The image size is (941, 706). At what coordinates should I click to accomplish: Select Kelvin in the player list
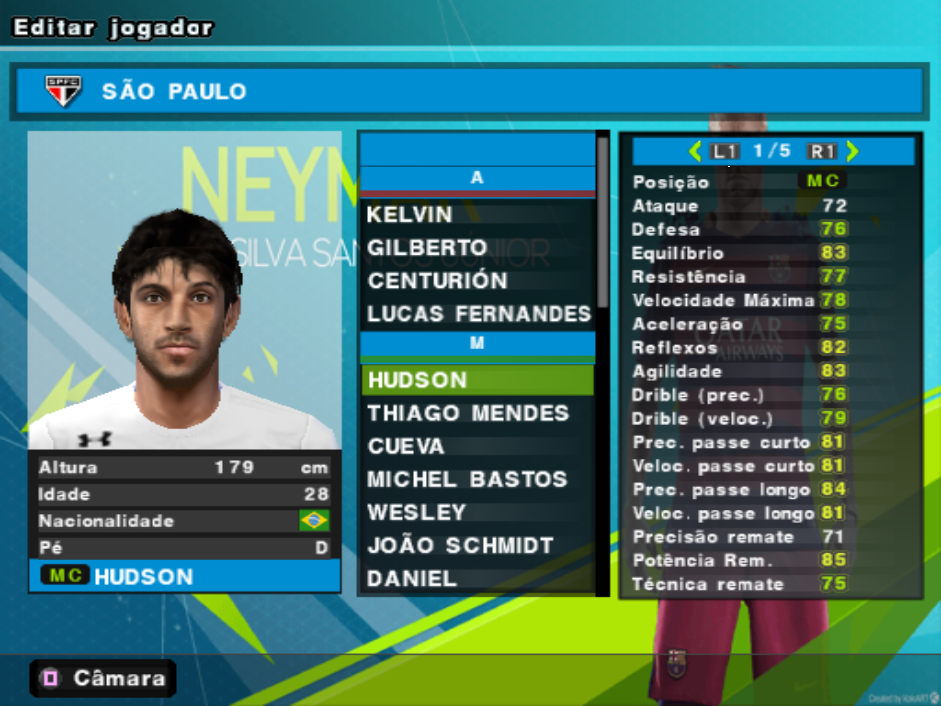[410, 215]
